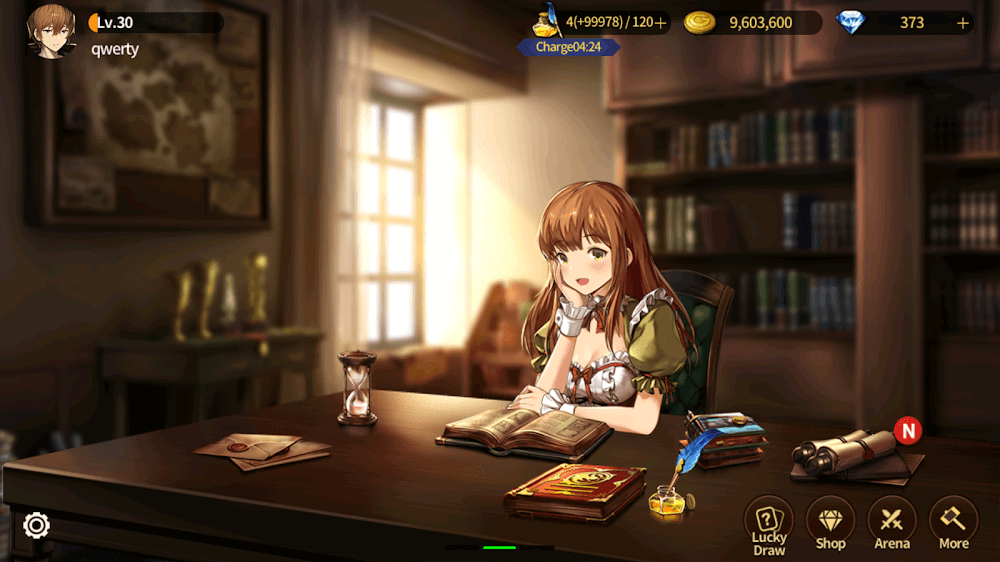This screenshot has width=1000, height=562.
Task: Enter the Arena
Action: (x=892, y=524)
